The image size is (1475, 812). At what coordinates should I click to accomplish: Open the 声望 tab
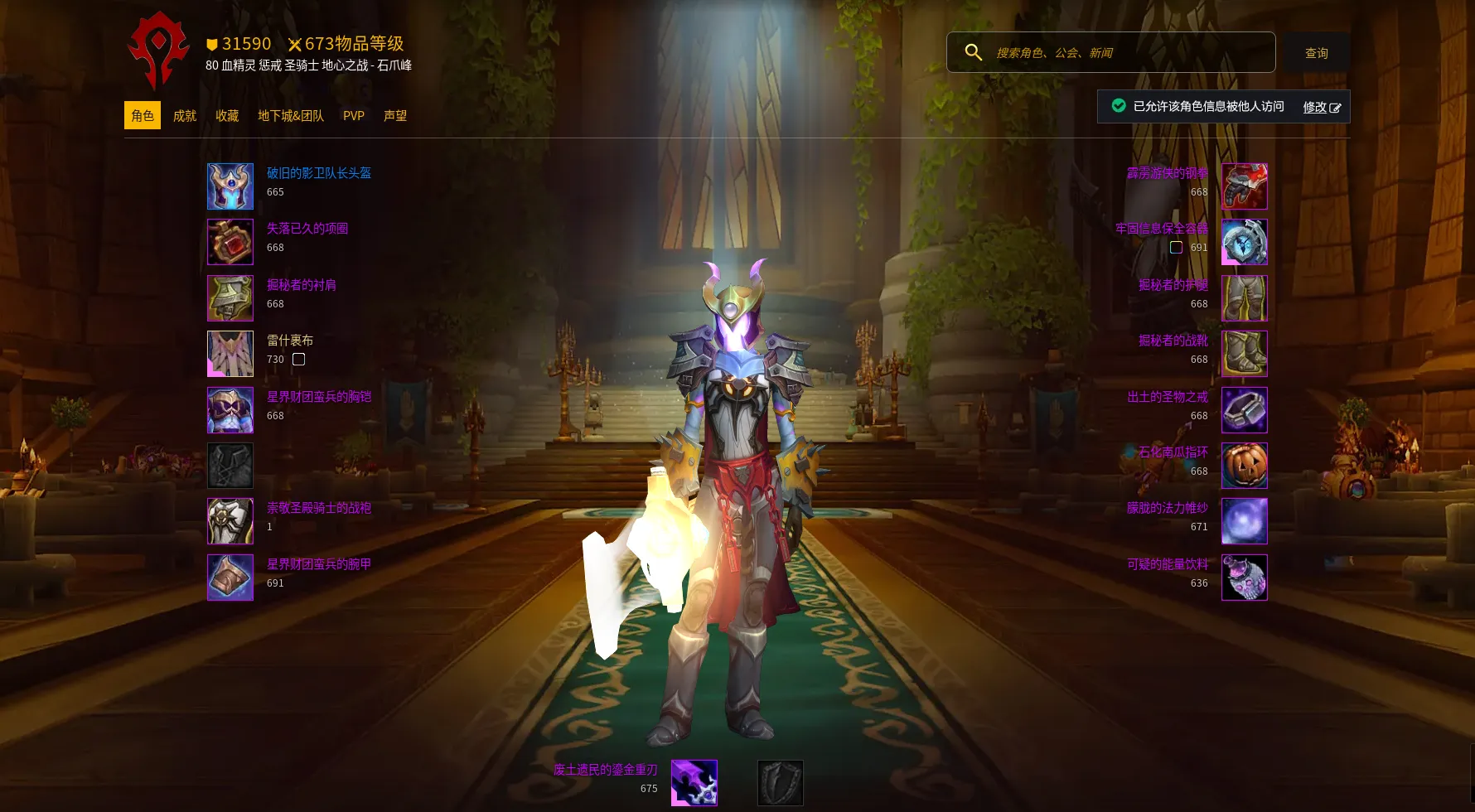(x=395, y=116)
